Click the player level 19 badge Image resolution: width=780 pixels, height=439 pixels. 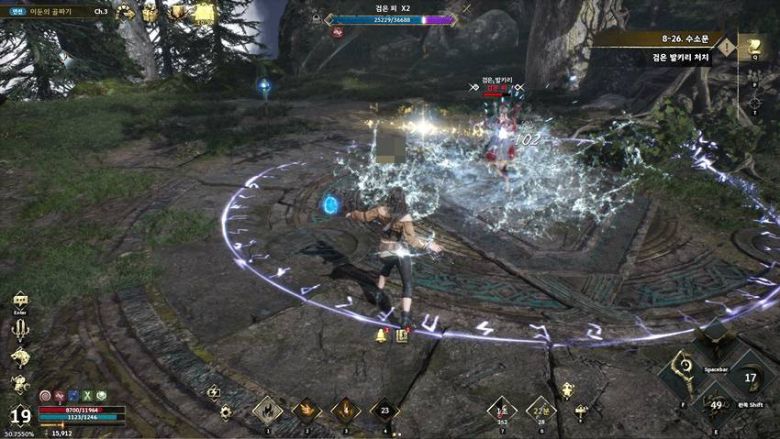(19, 415)
